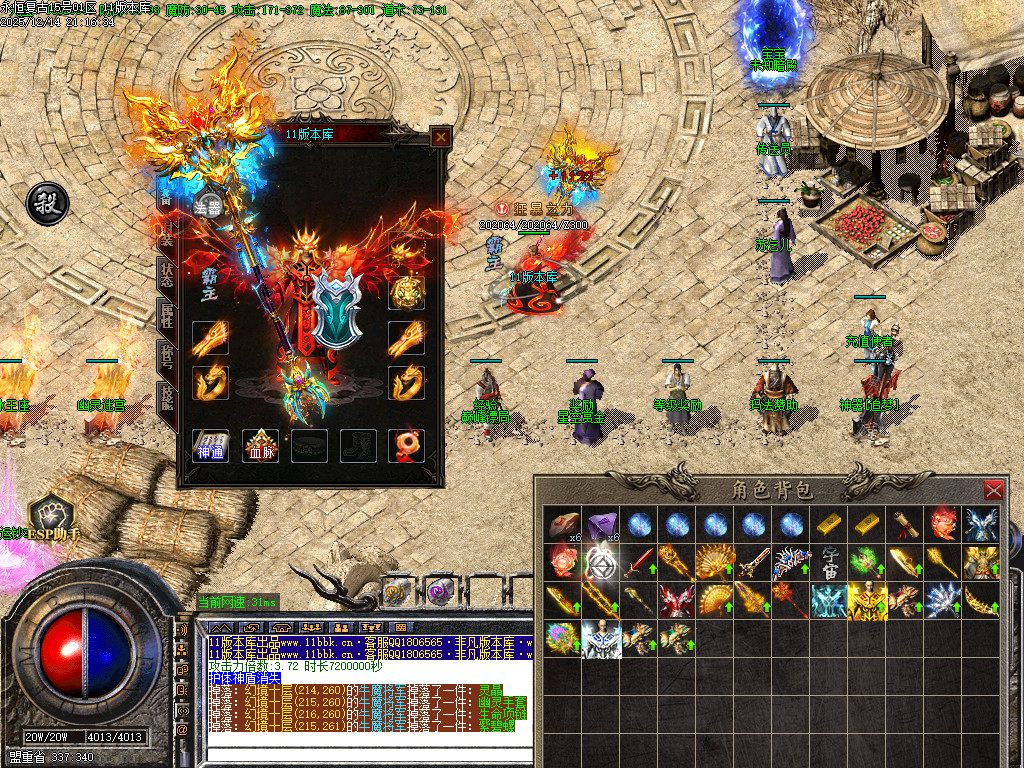Select the golden lion medal equipment slot
This screenshot has height=768, width=1024.
407,292
